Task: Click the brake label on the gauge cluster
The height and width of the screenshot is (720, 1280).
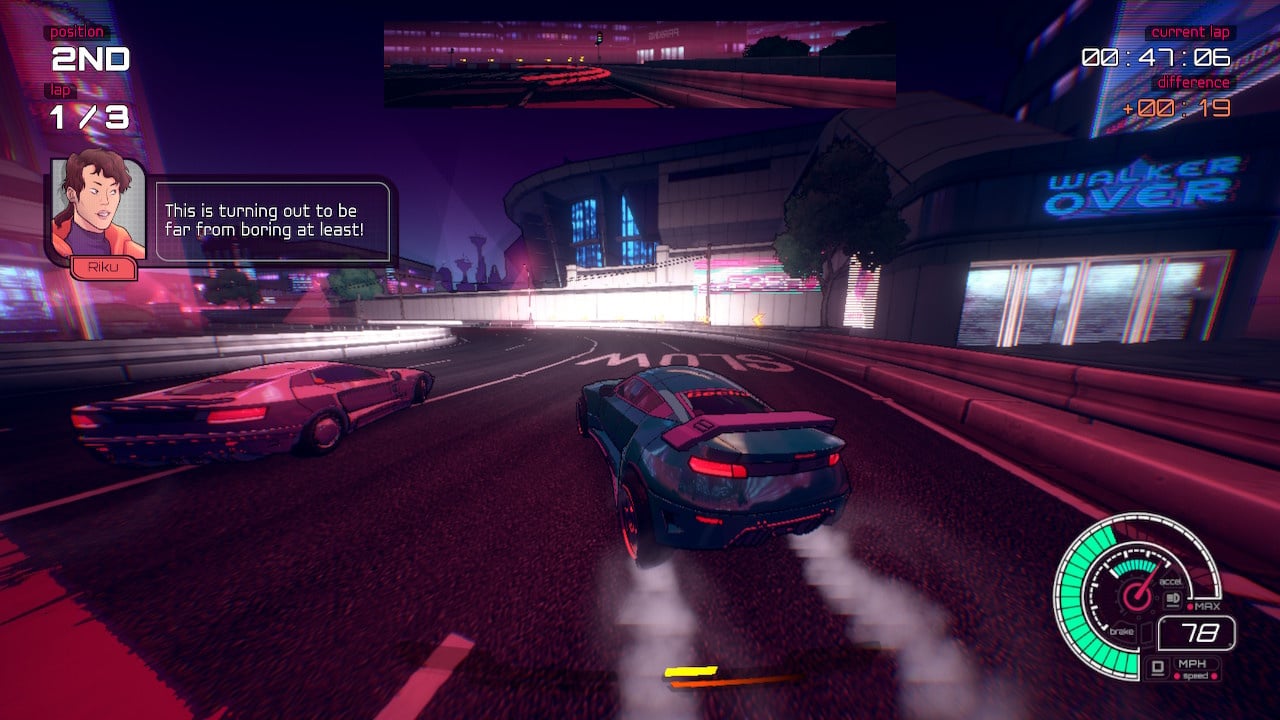Action: click(x=1122, y=631)
